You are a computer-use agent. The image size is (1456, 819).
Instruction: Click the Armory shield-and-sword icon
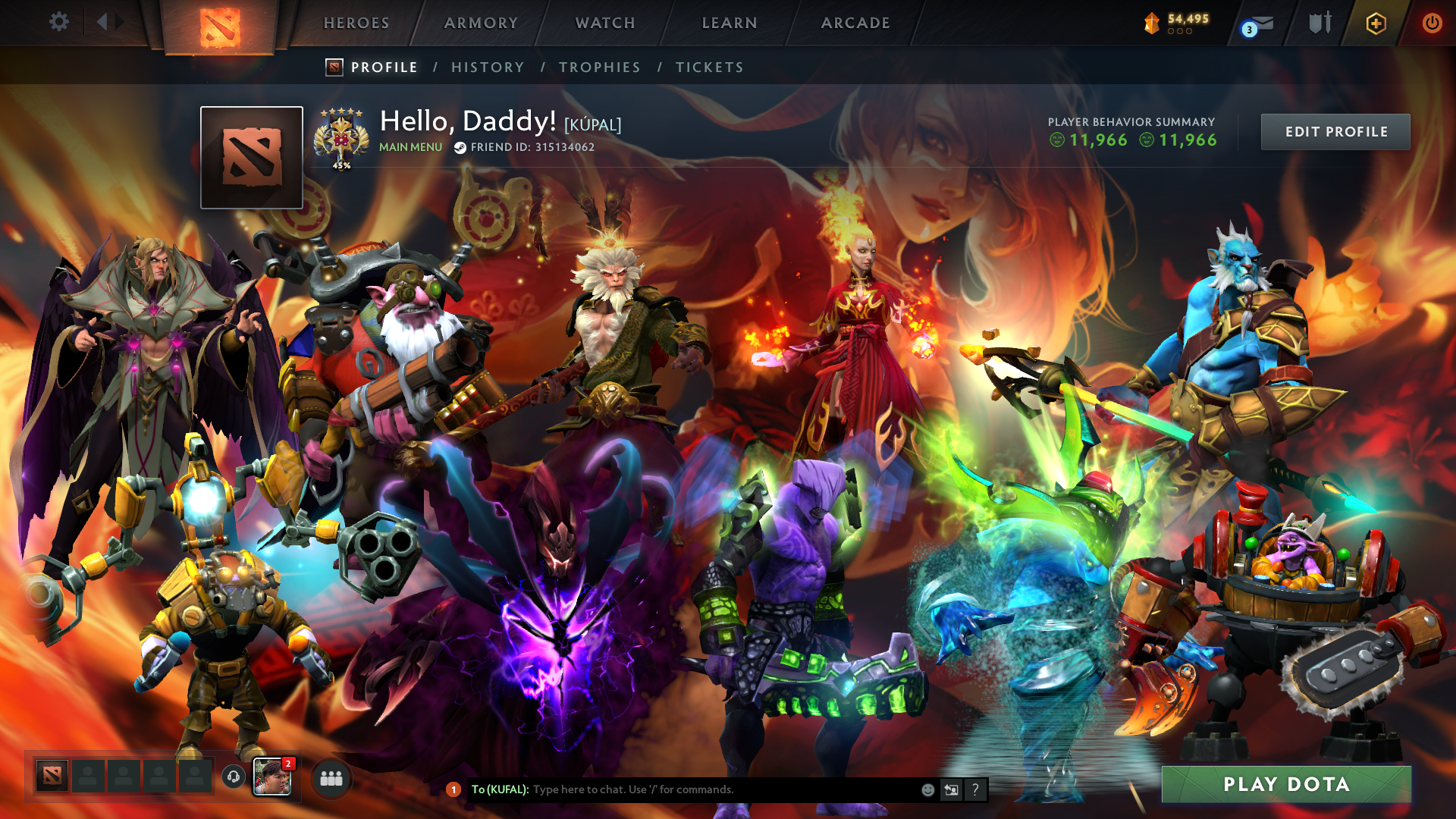[1319, 23]
